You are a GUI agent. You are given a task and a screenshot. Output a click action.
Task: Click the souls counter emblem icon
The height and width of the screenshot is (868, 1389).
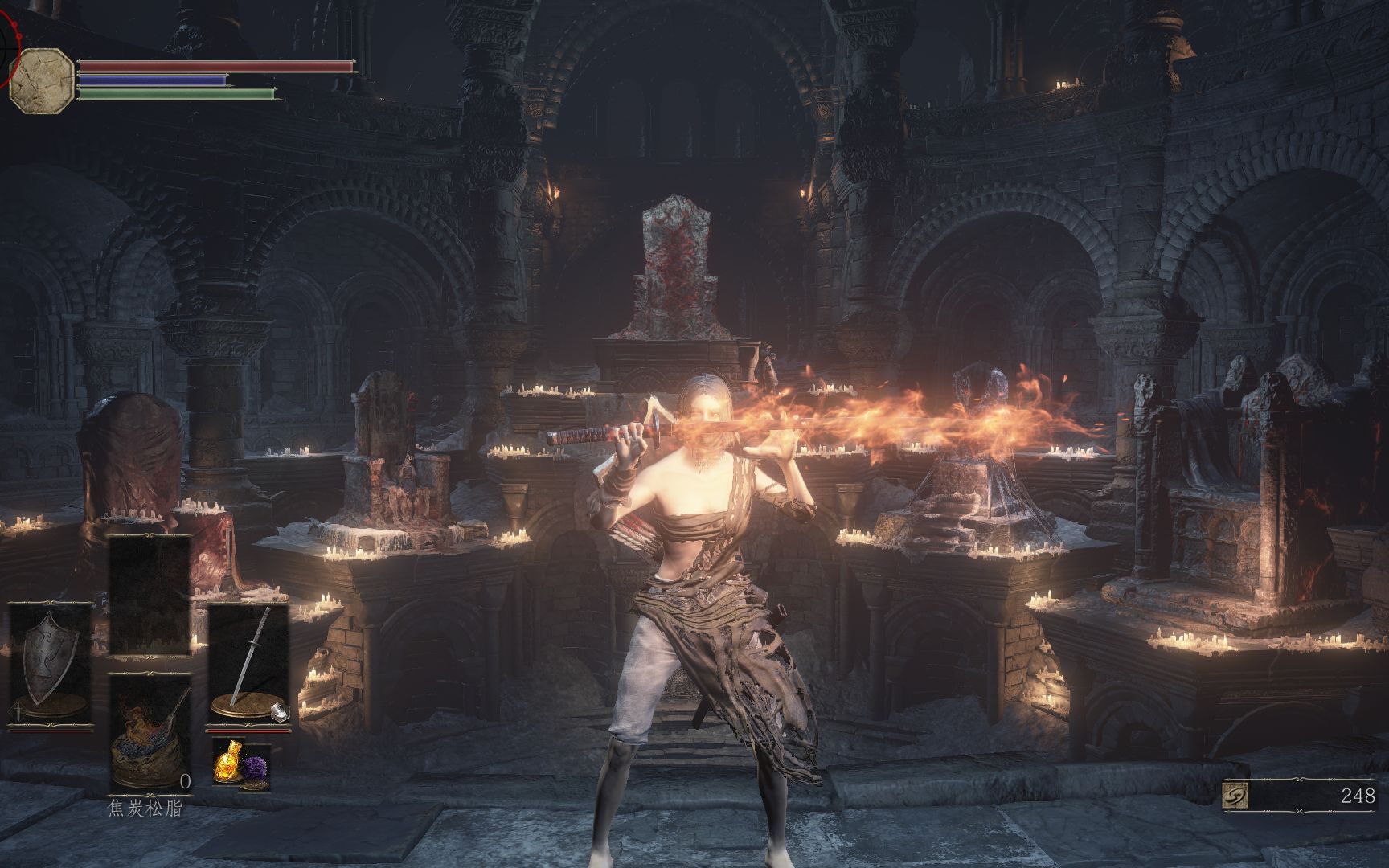(1235, 796)
